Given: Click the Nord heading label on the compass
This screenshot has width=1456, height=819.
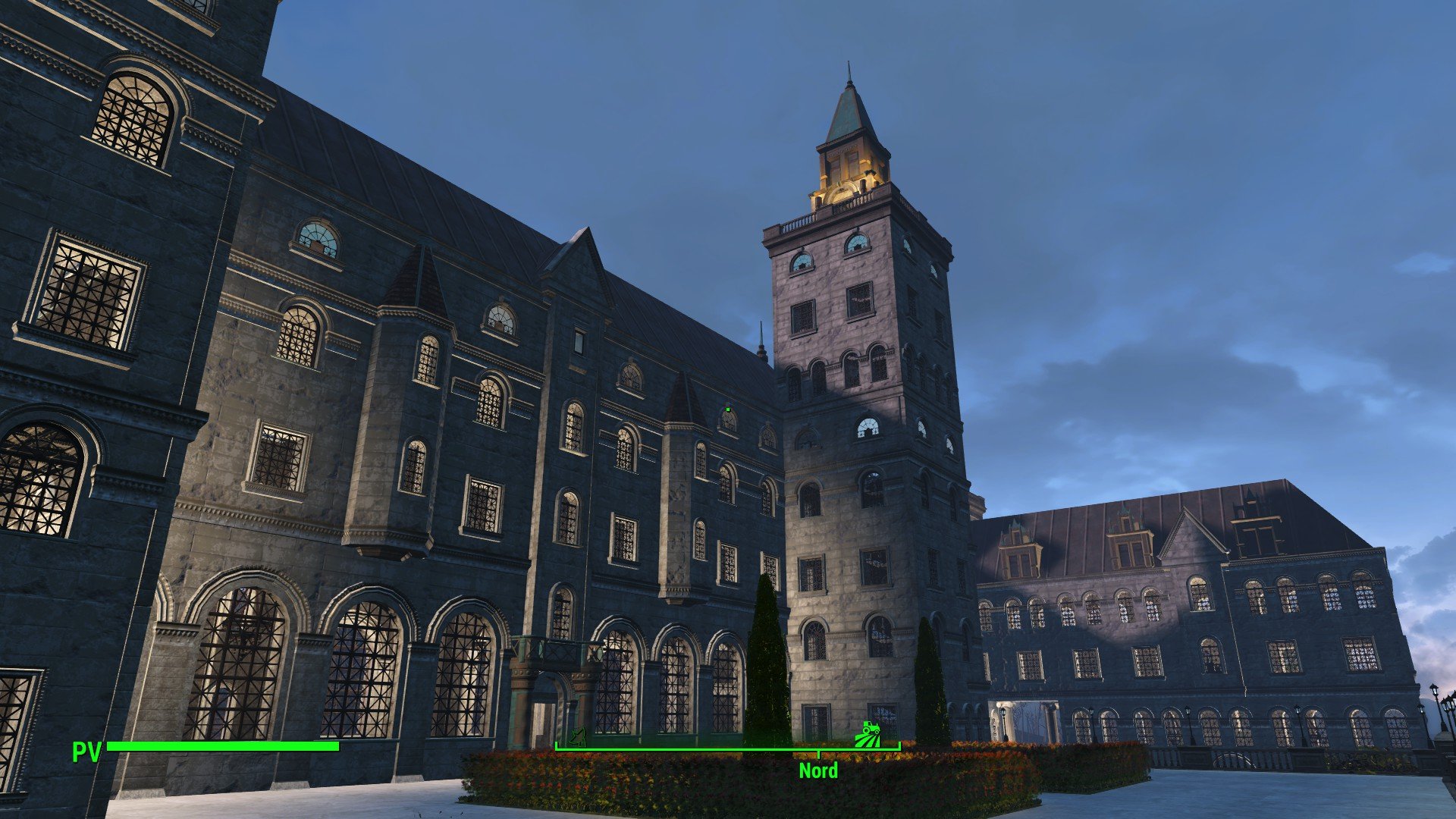Looking at the screenshot, I should [818, 771].
